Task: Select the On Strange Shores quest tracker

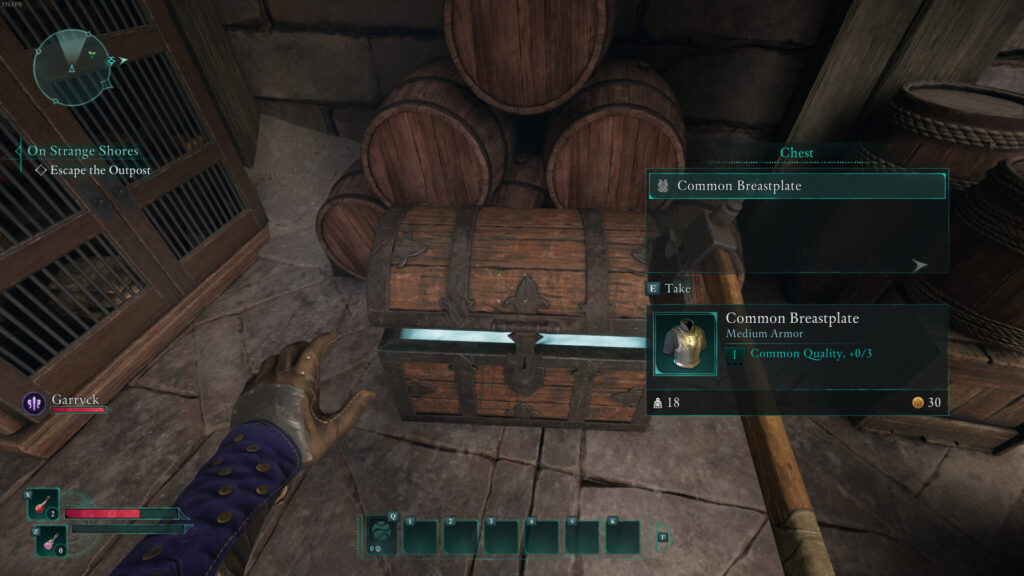Action: pos(83,151)
